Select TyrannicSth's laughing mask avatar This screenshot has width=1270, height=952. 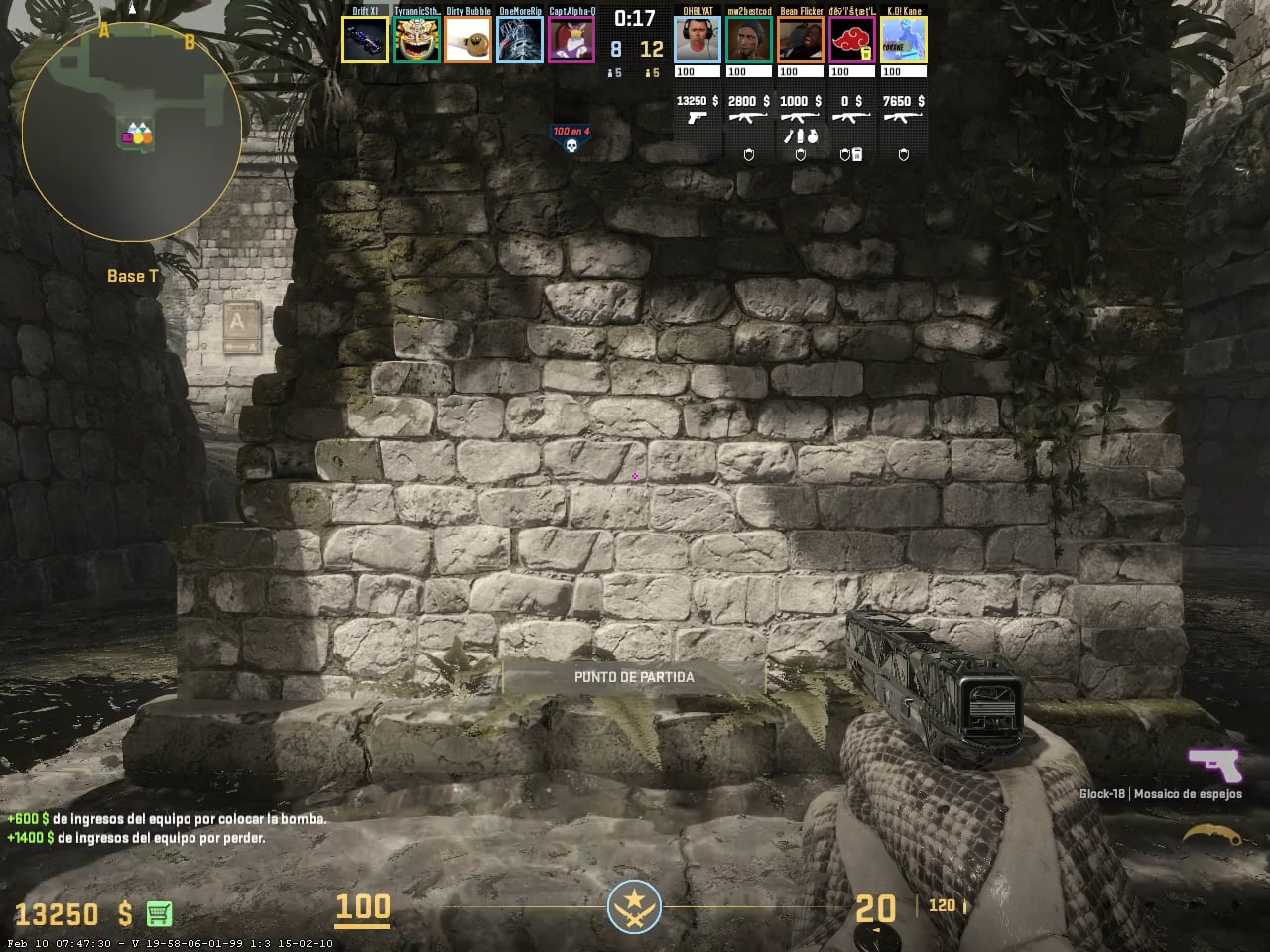(x=417, y=40)
